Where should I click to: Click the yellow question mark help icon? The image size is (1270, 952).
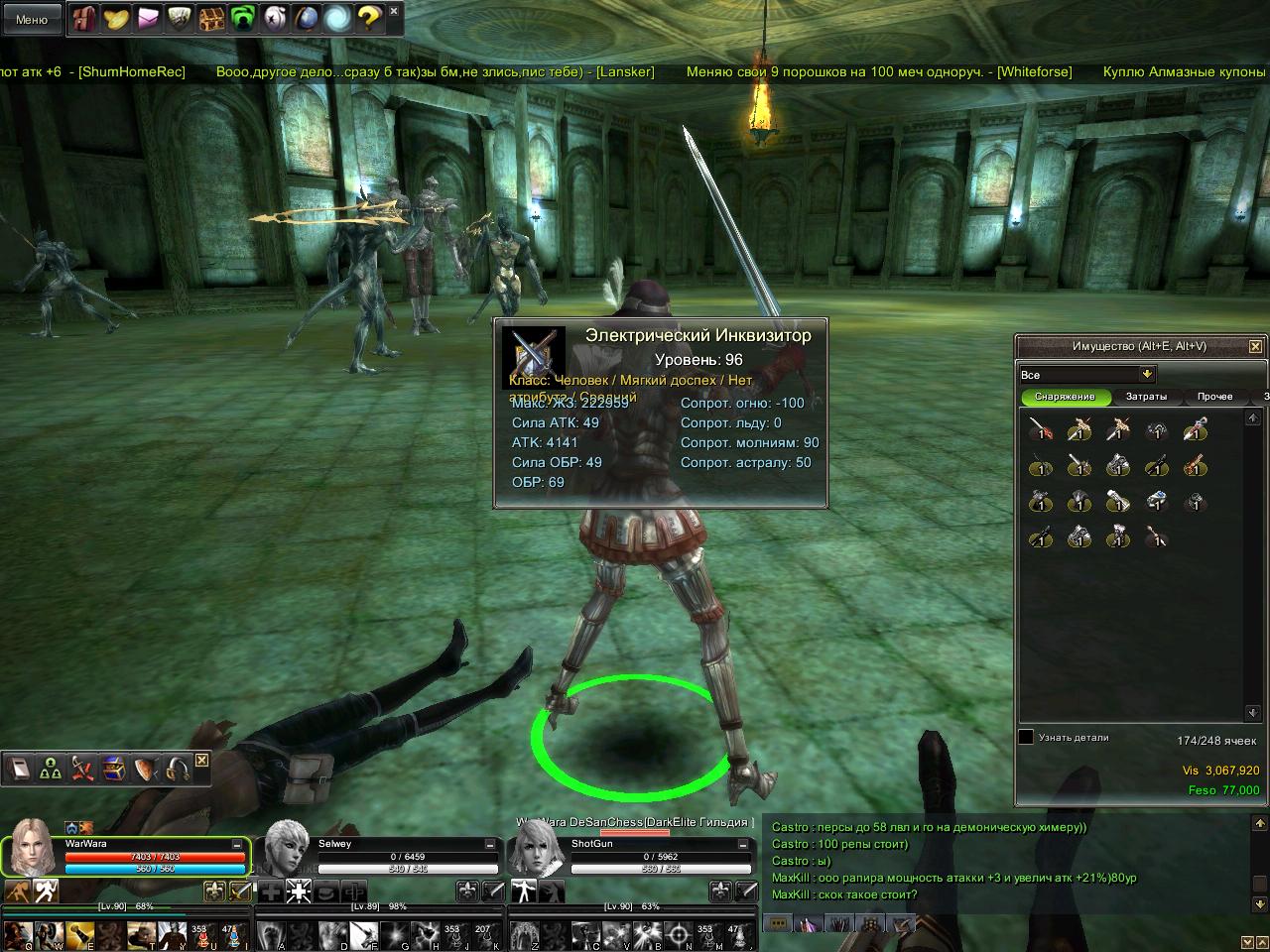(368, 17)
